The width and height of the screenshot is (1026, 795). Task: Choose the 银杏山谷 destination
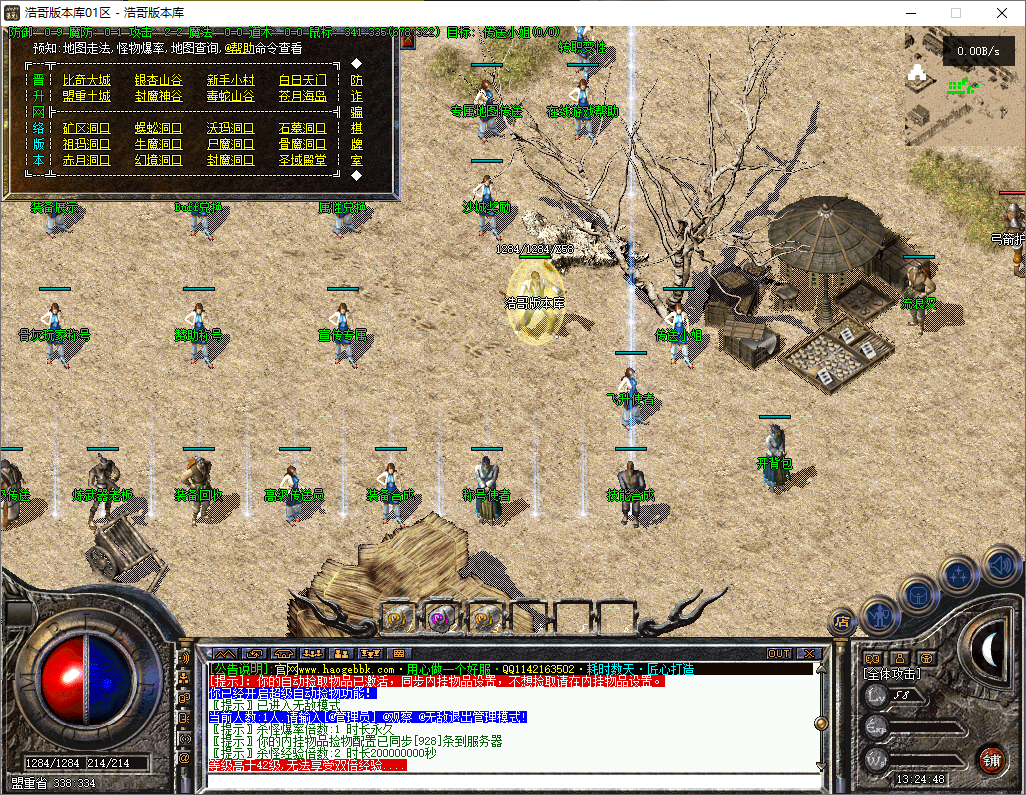point(158,80)
